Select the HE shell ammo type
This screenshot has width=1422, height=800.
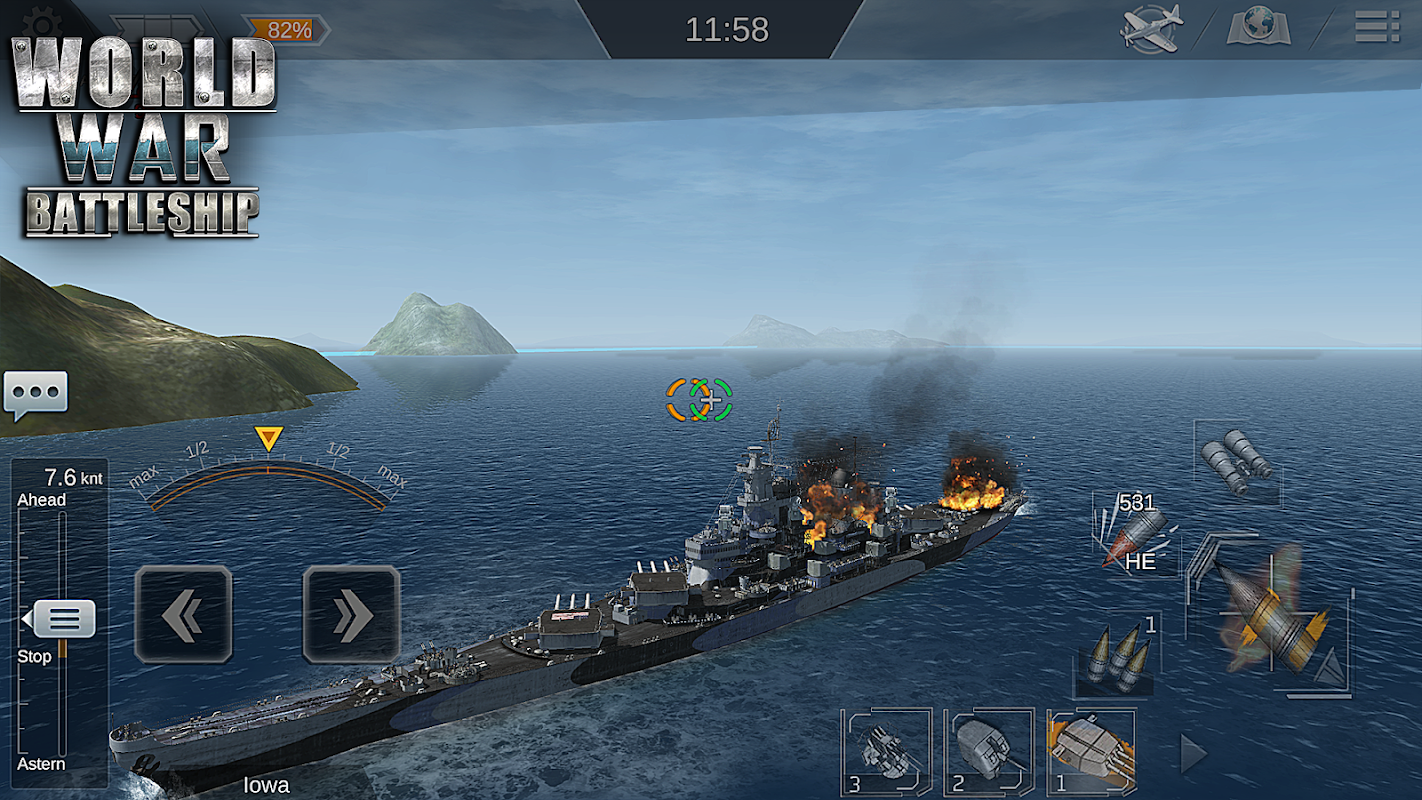pos(1135,535)
